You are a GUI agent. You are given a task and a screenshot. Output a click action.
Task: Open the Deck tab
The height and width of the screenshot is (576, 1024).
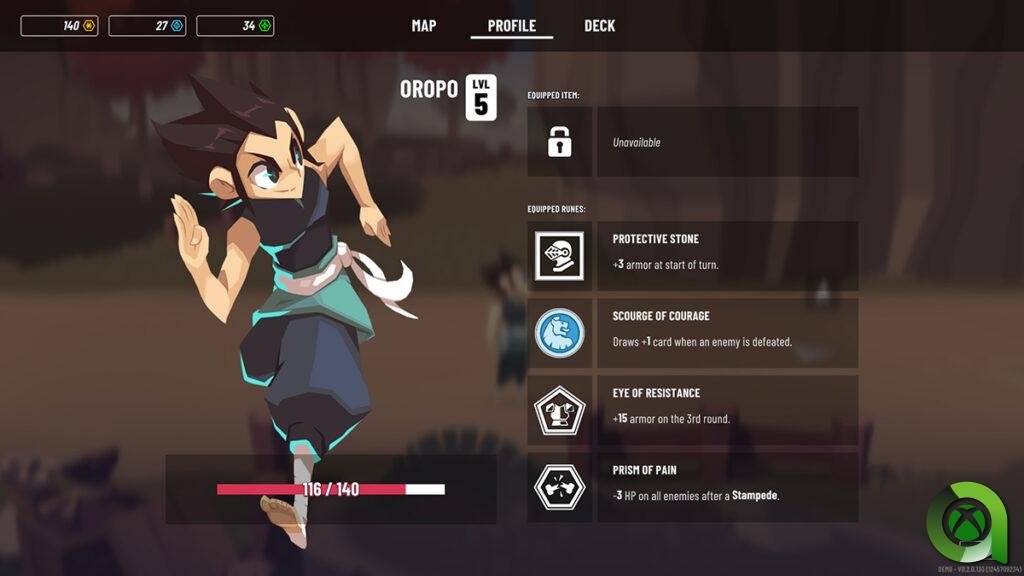coord(600,26)
